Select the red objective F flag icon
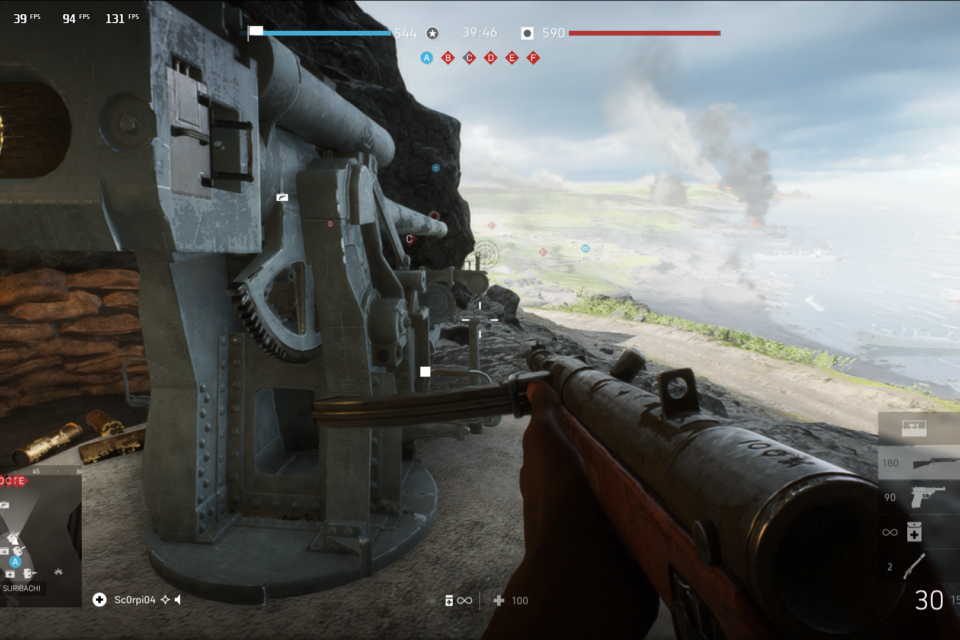The height and width of the screenshot is (640, 960). pyautogui.click(x=533, y=58)
